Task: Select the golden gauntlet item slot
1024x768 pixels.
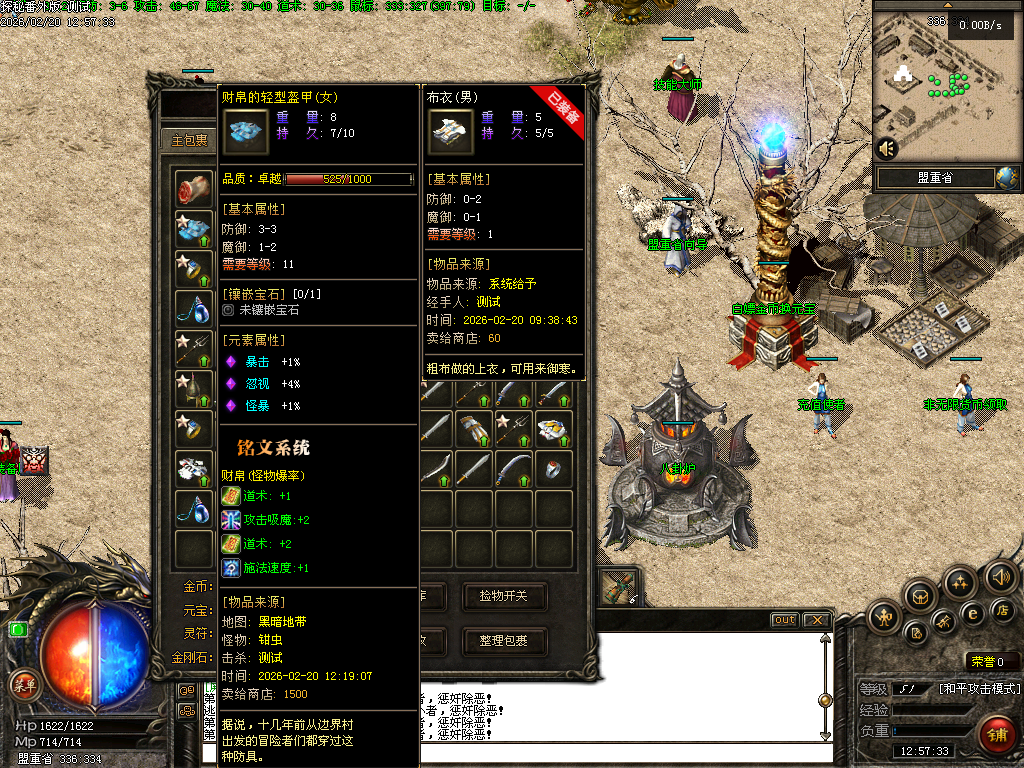Action: pos(475,429)
